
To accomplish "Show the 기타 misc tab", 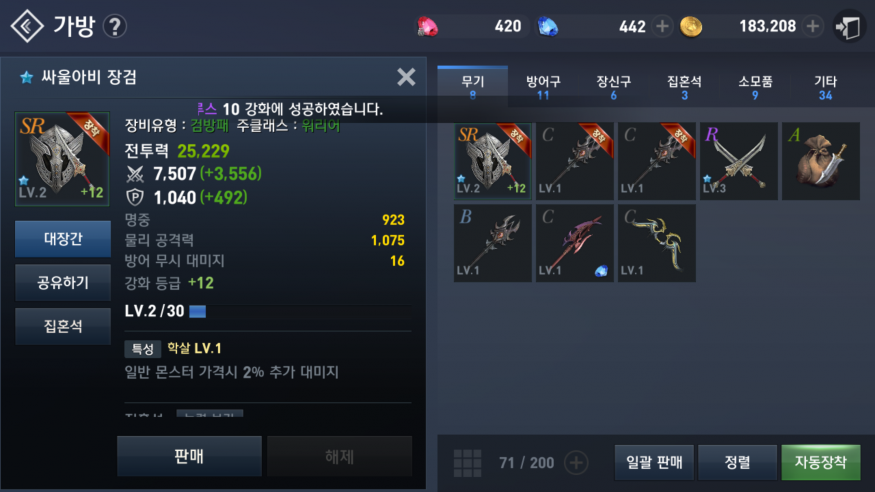I will pos(825,87).
